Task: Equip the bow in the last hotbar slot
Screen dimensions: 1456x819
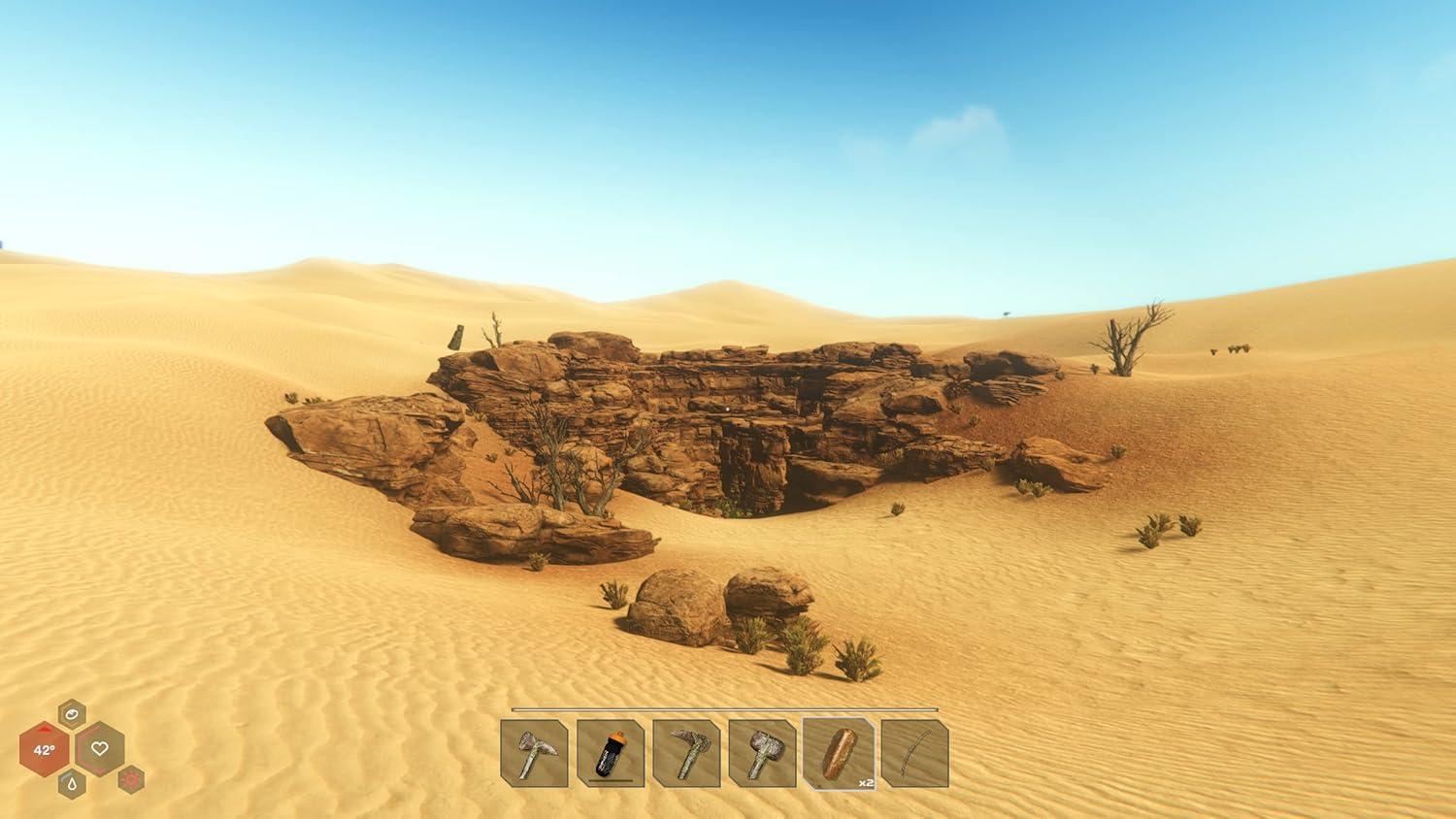Action: pos(914,755)
